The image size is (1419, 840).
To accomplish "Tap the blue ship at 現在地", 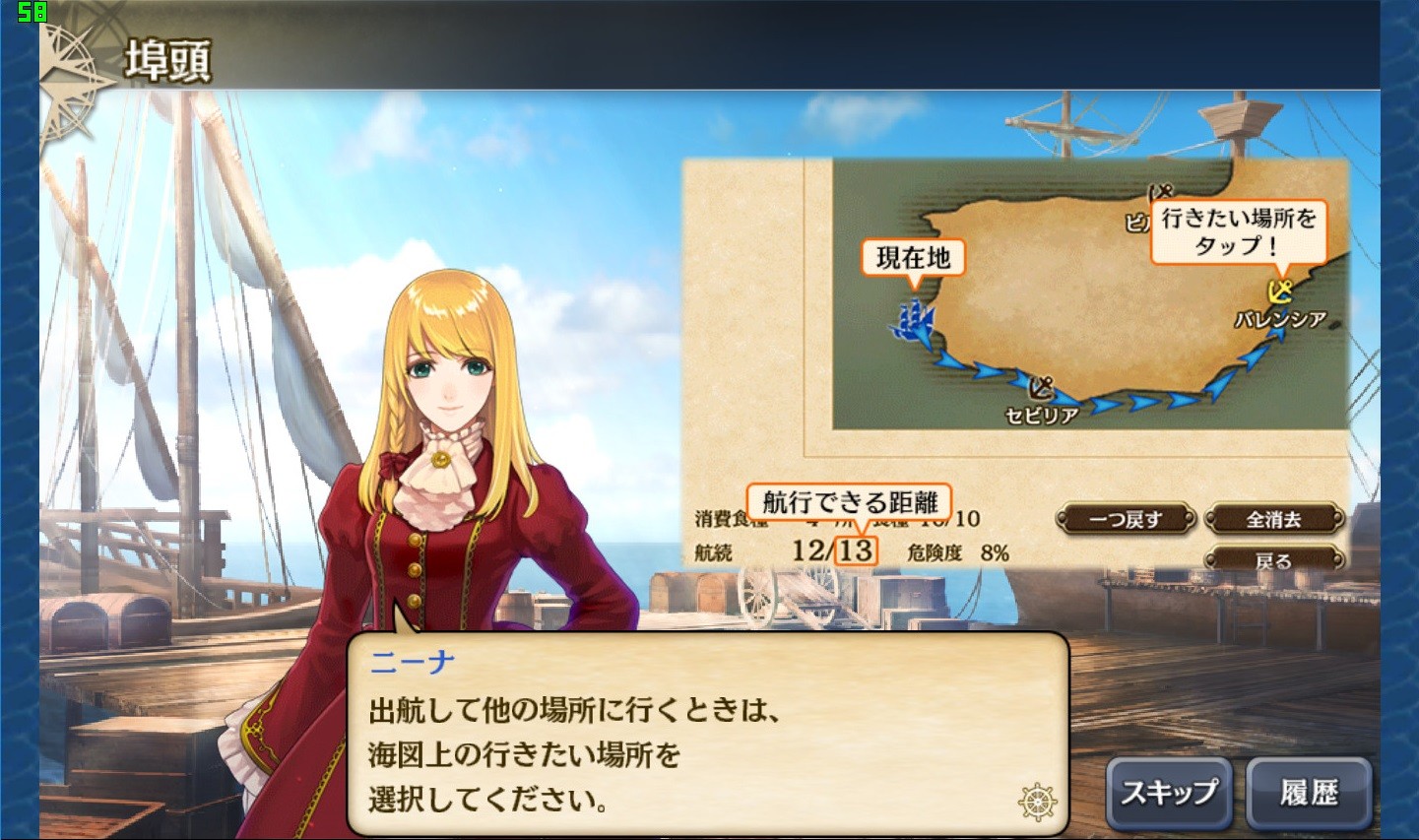I will click(x=913, y=320).
